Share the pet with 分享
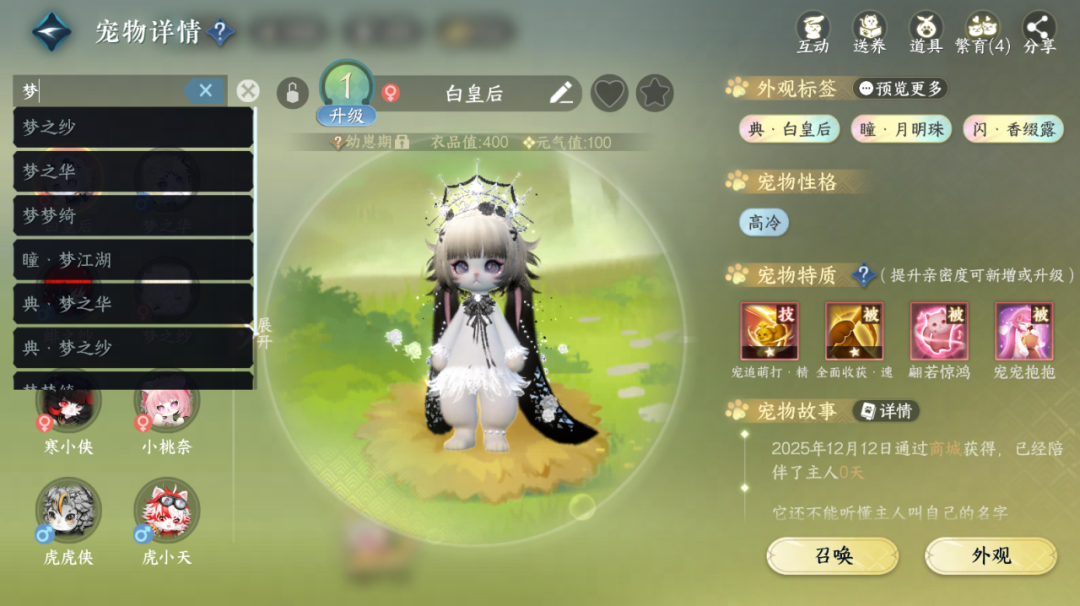 tap(1039, 32)
